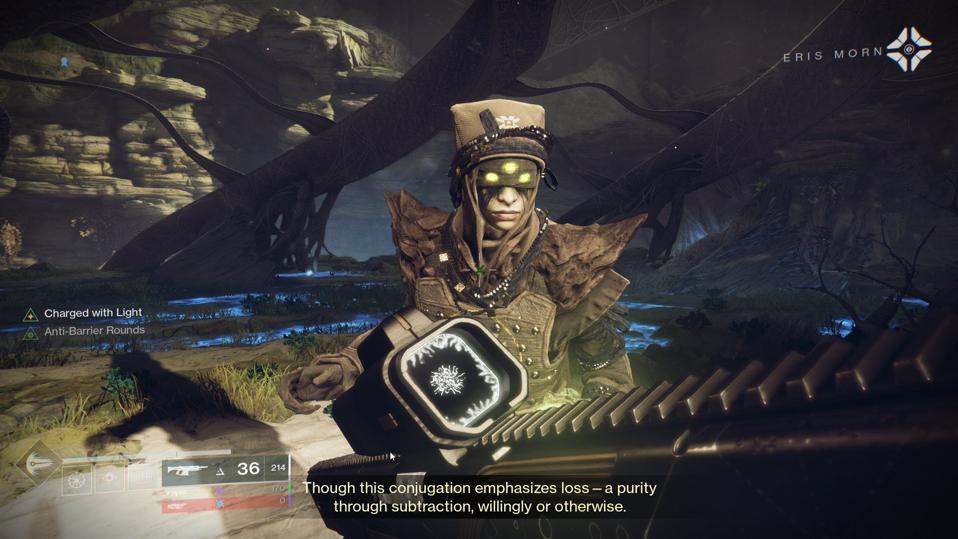Screen dimensions: 958x539
Task: Activate the class ability icon
Action: (142, 477)
